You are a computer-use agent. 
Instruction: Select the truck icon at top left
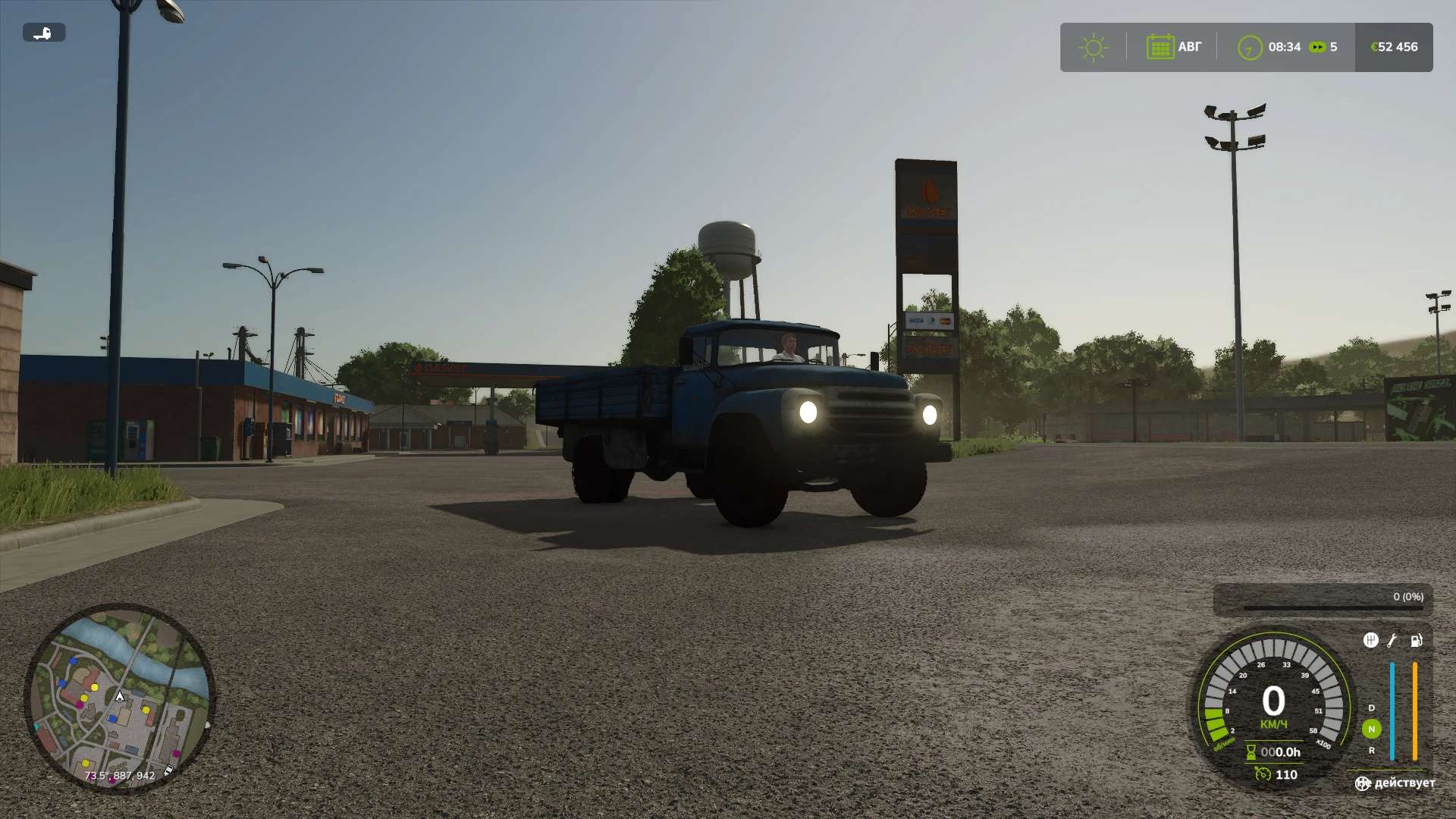click(x=43, y=33)
